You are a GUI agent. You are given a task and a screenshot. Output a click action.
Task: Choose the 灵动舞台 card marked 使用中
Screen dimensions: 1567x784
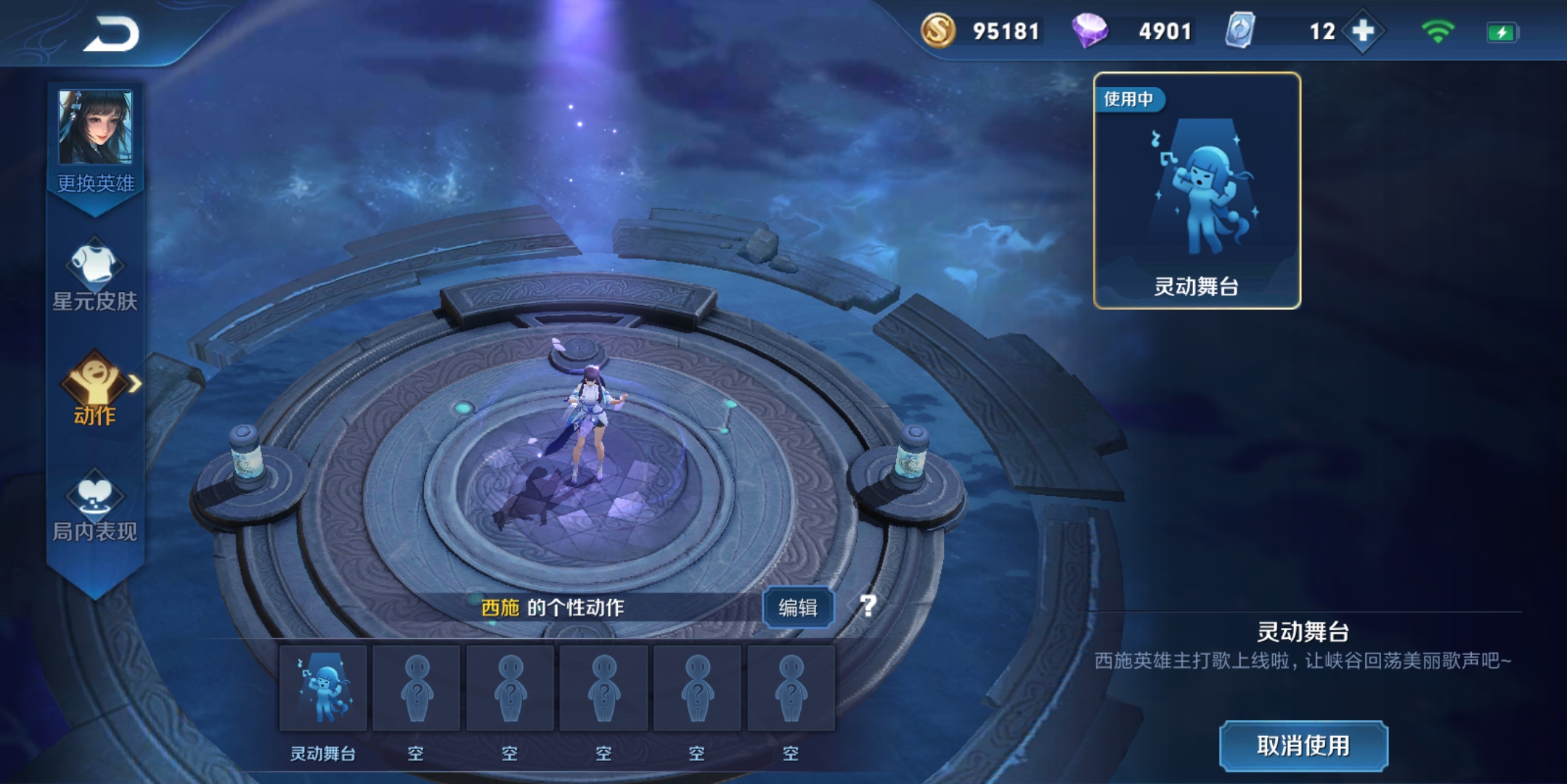tap(1197, 191)
